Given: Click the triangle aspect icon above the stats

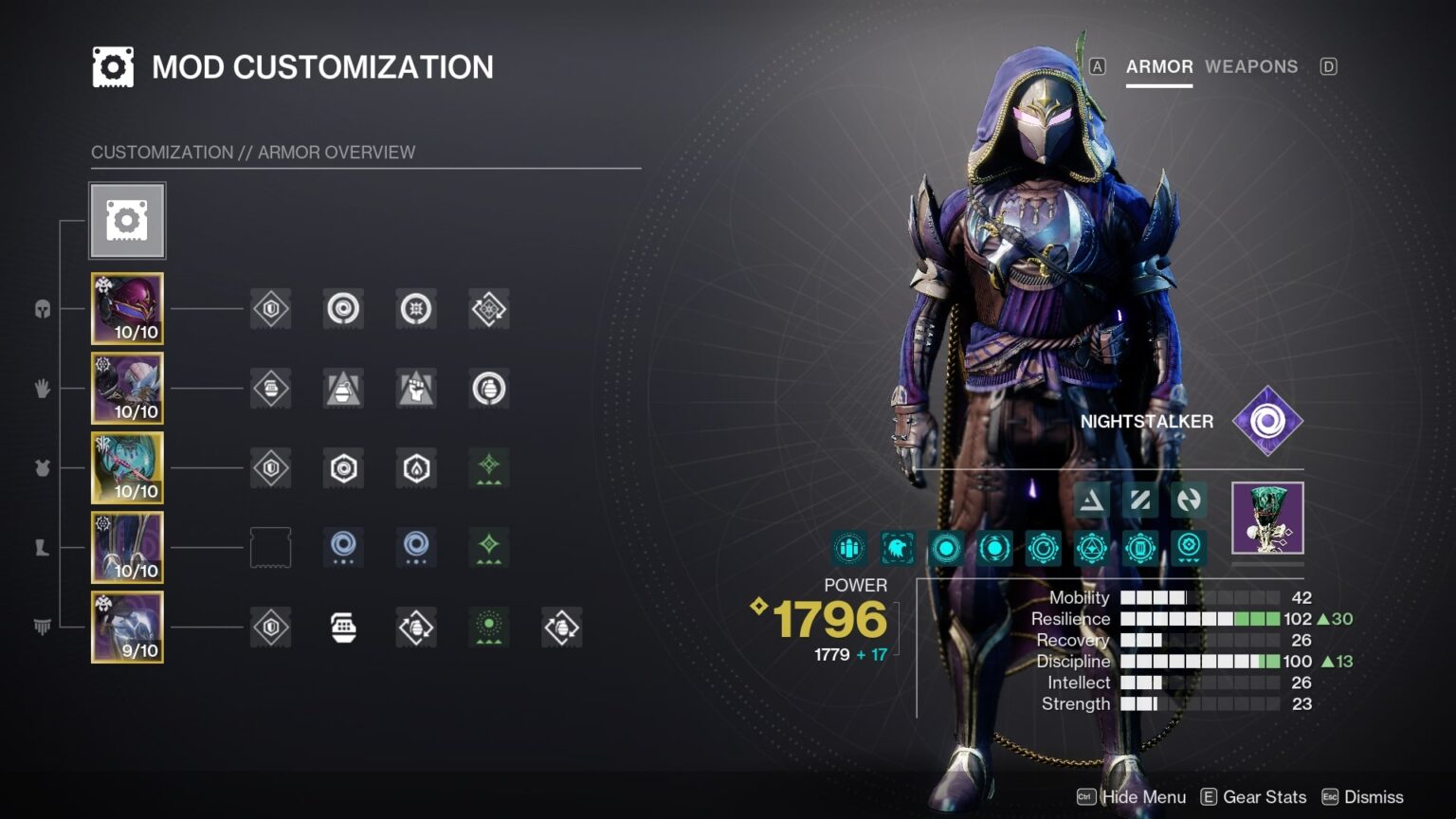Looking at the screenshot, I should tap(1091, 500).
